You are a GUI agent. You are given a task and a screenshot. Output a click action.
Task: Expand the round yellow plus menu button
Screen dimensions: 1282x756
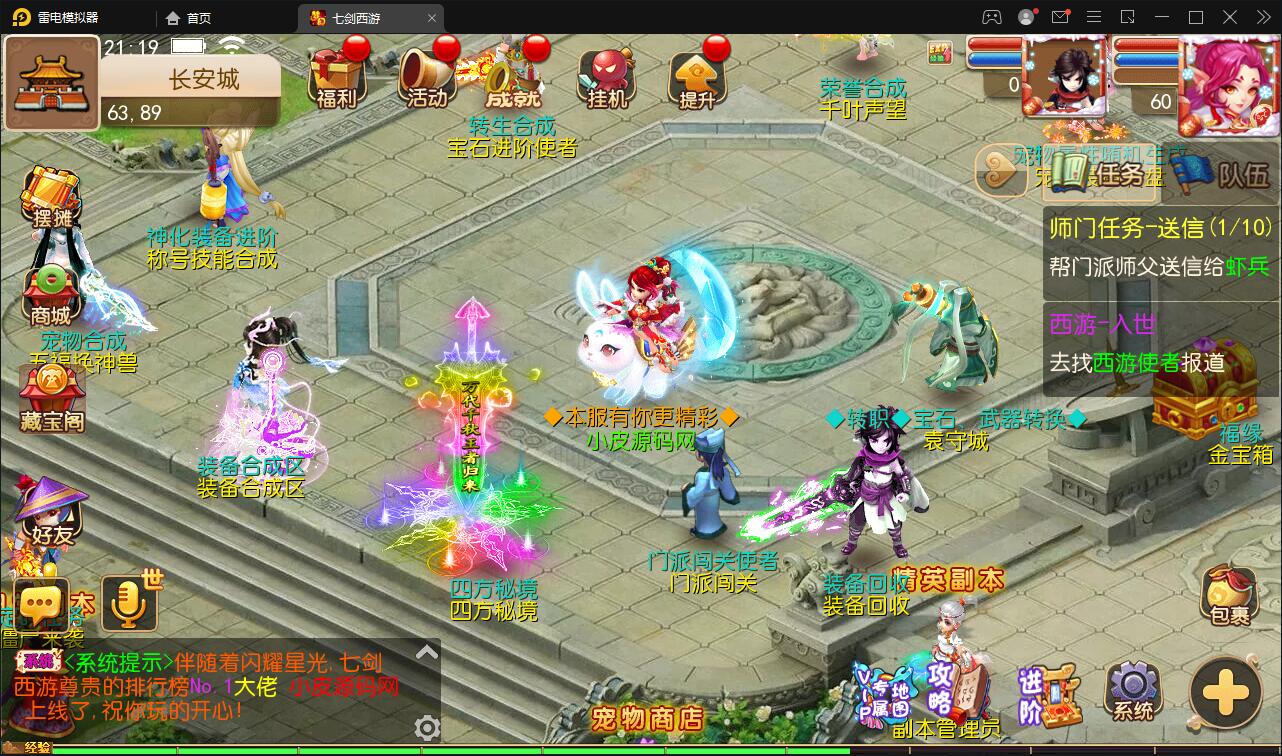(x=1226, y=691)
